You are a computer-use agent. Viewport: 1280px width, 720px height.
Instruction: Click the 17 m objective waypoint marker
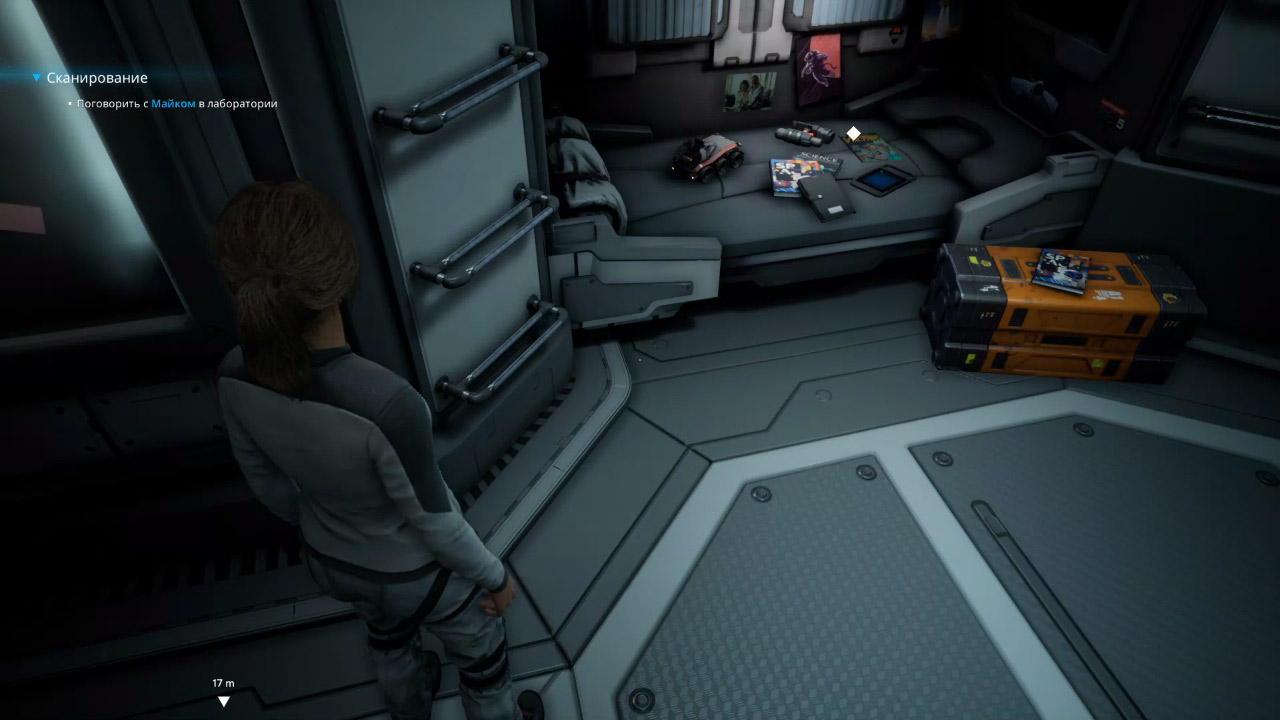click(223, 701)
